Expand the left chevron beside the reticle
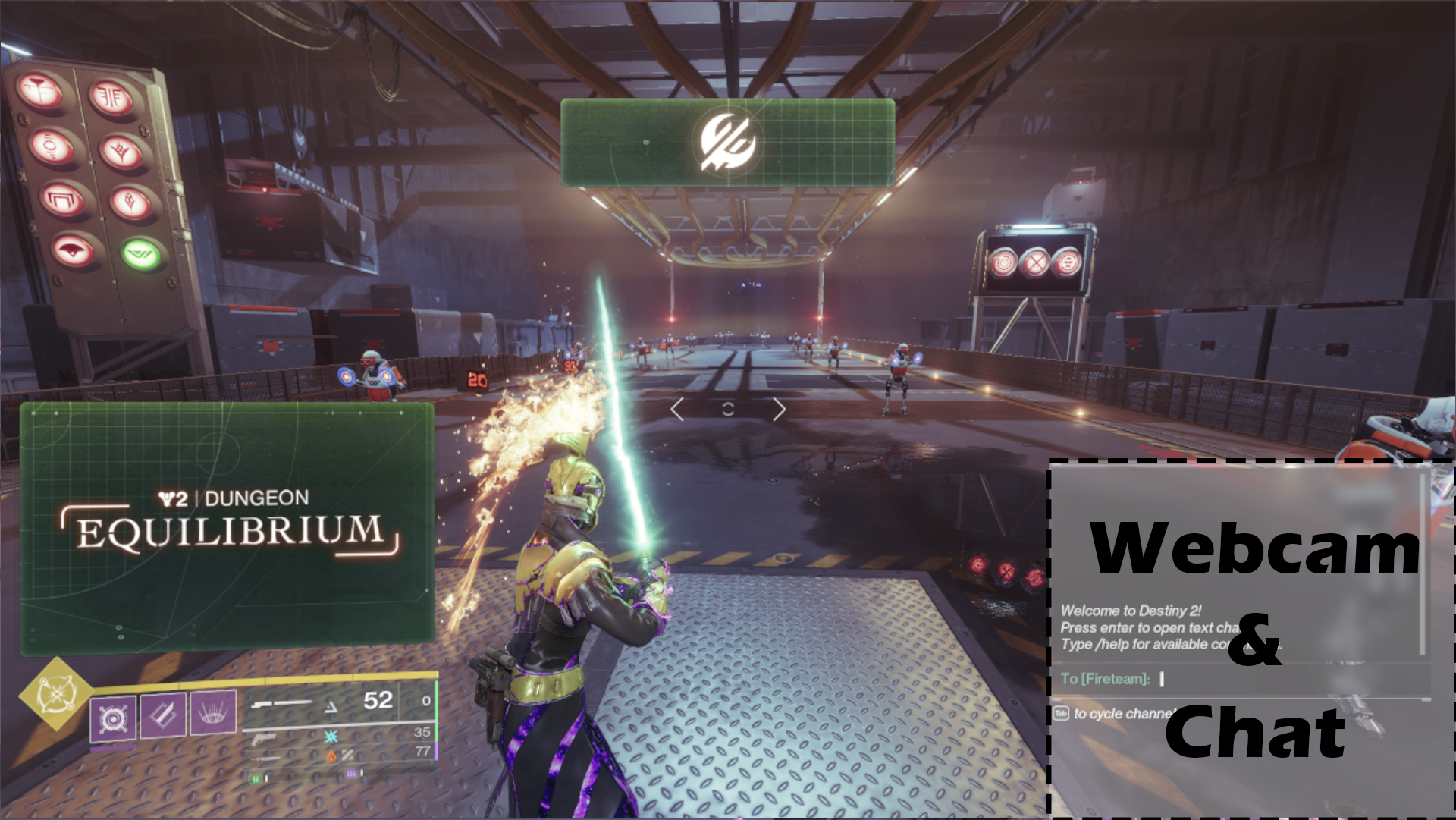Image resolution: width=1456 pixels, height=820 pixels. click(677, 409)
